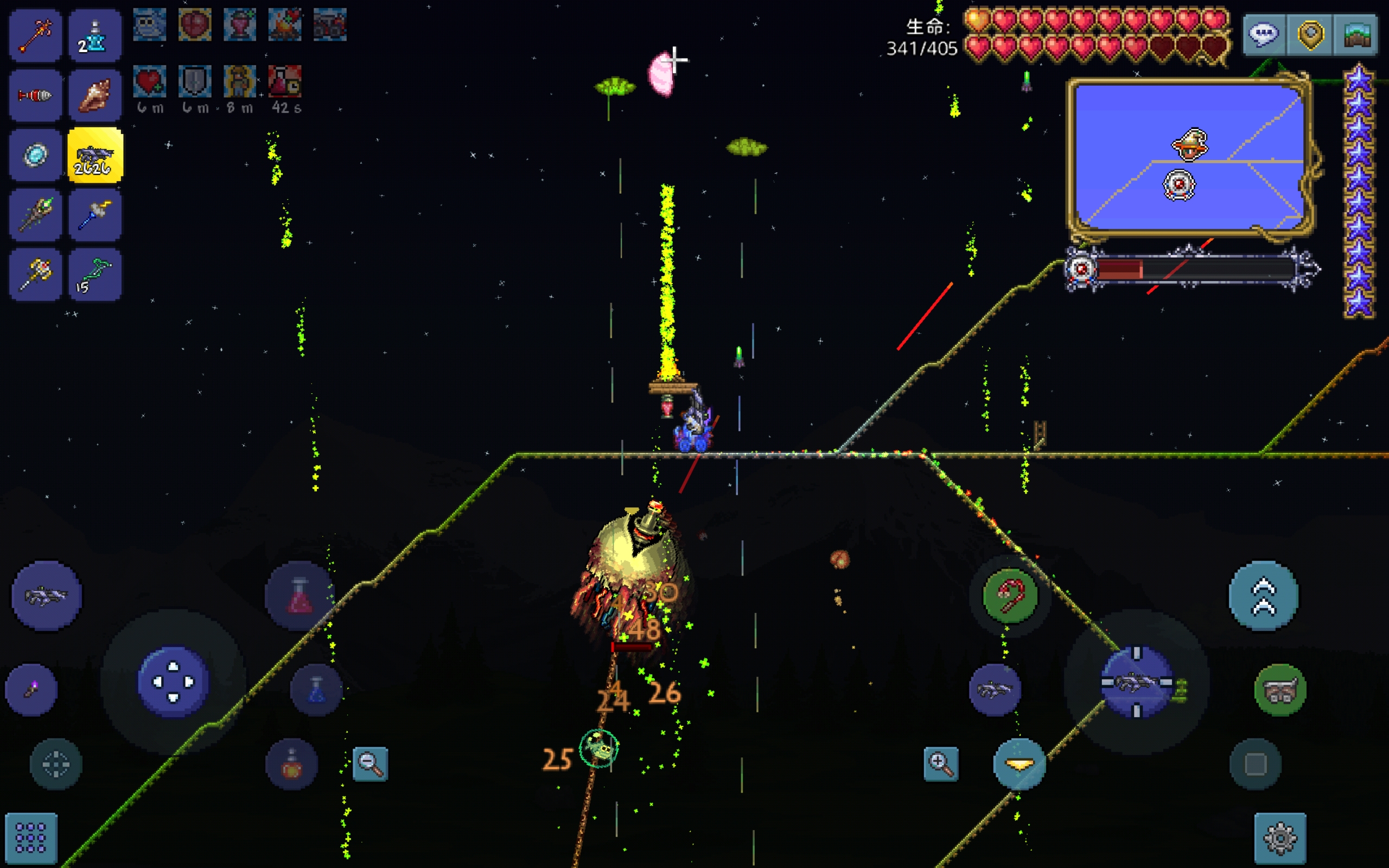Open the inventory grid button
Image resolution: width=1389 pixels, height=868 pixels.
31,838
